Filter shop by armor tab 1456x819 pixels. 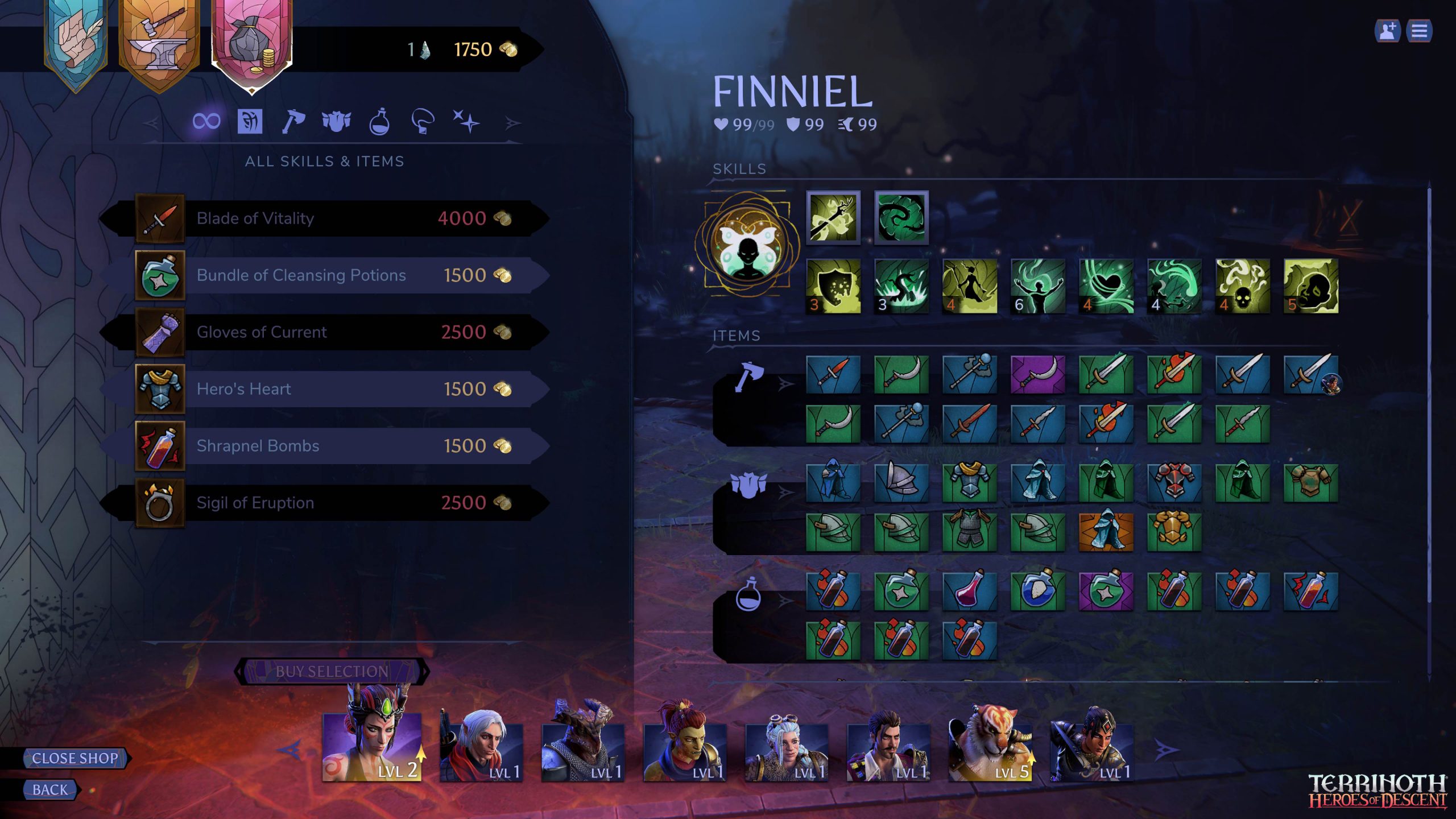point(336,121)
